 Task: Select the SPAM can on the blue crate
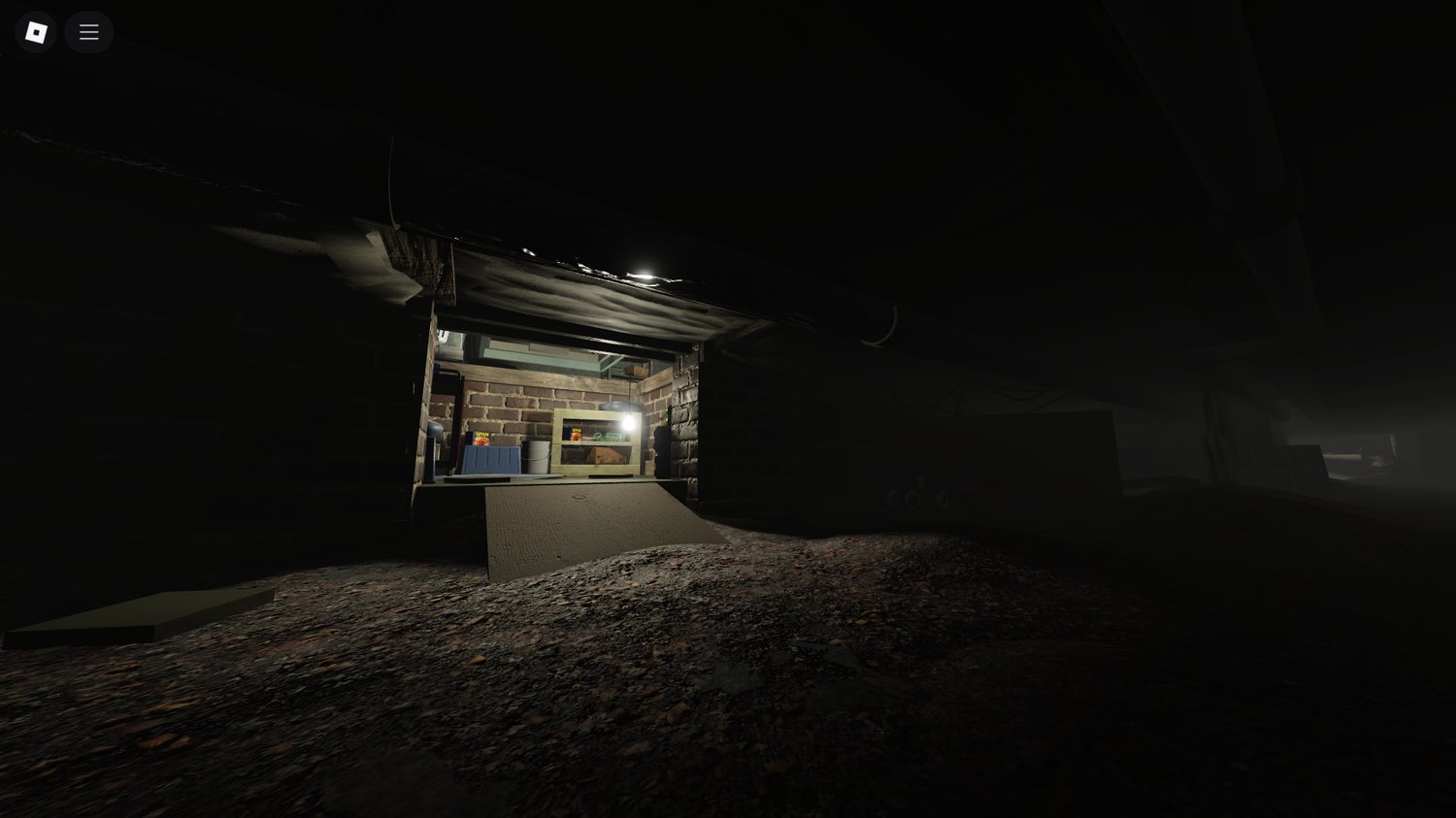pos(480,439)
